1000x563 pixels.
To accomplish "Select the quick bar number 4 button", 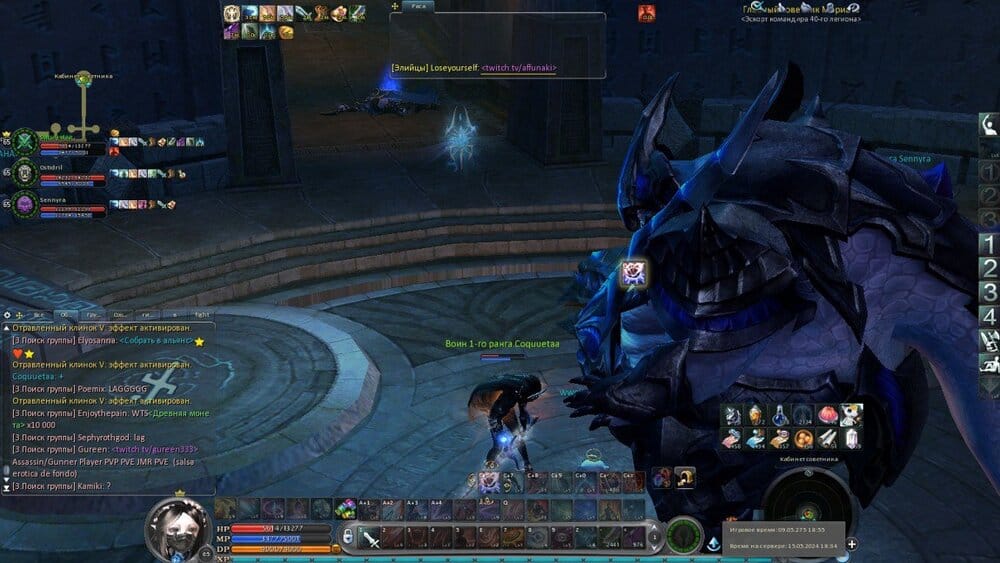I will point(988,316).
